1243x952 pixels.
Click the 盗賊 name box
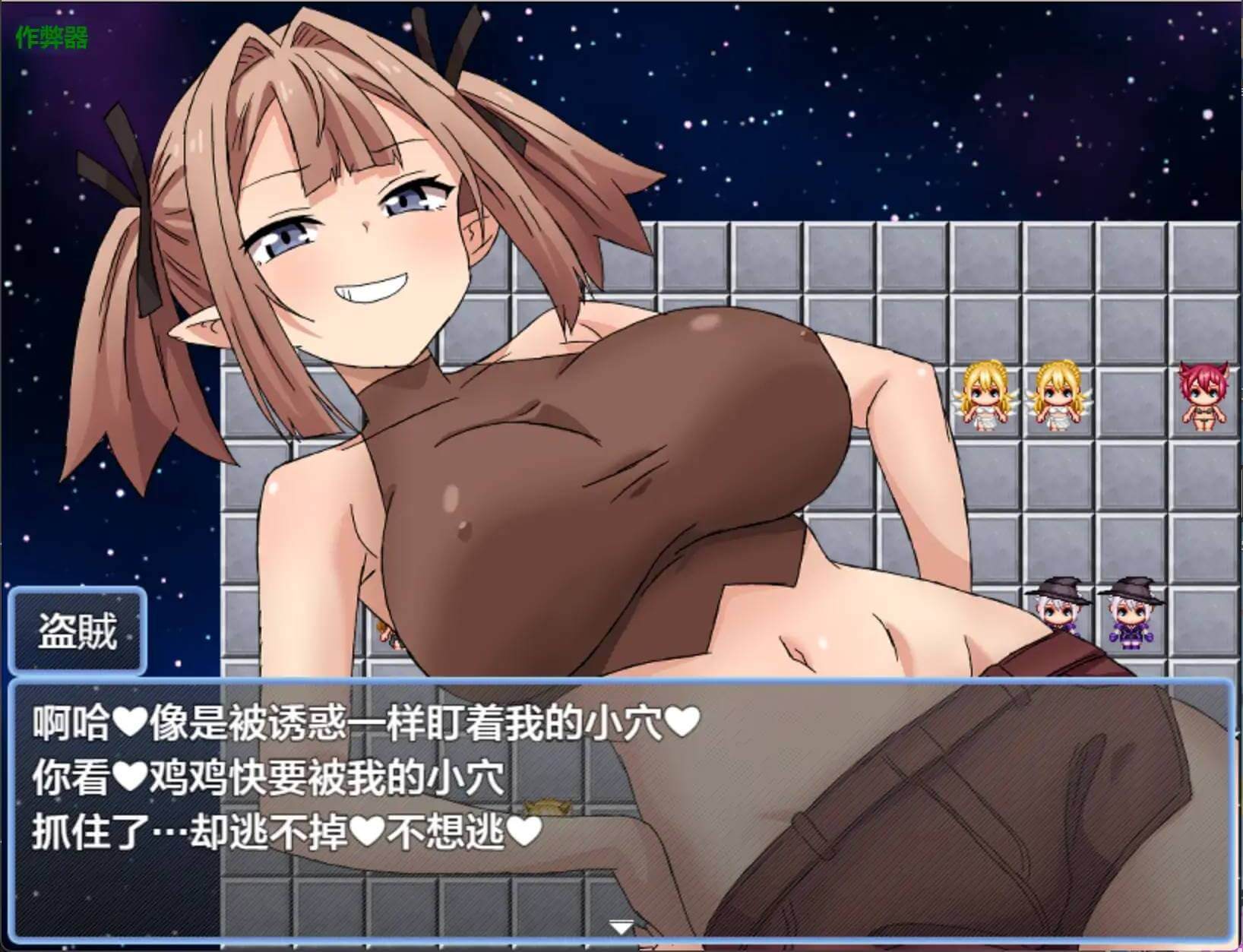76,633
